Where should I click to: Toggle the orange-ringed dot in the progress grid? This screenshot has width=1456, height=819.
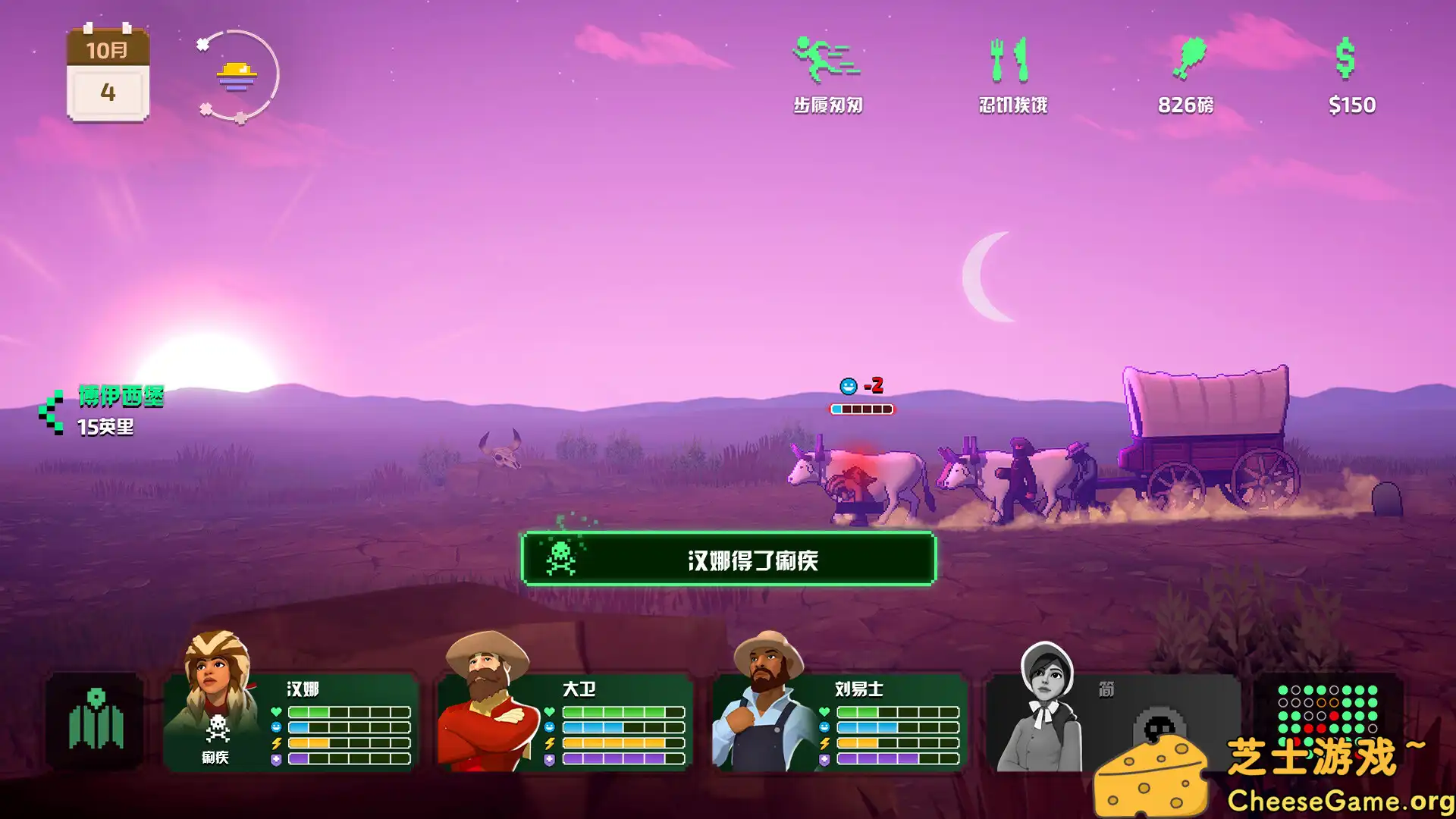[x=1321, y=703]
